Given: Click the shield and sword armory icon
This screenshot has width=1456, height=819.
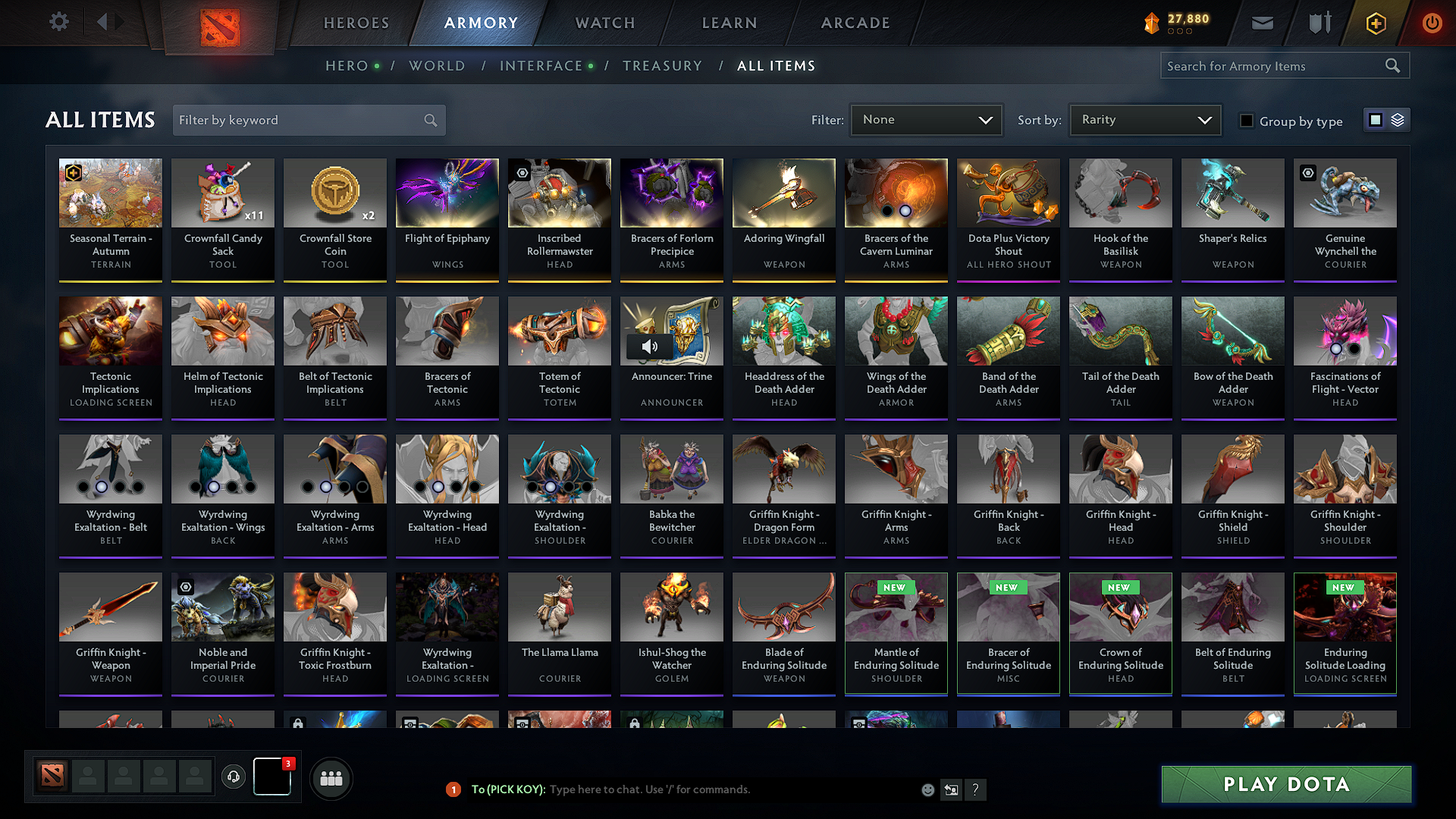Looking at the screenshot, I should (x=1319, y=23).
